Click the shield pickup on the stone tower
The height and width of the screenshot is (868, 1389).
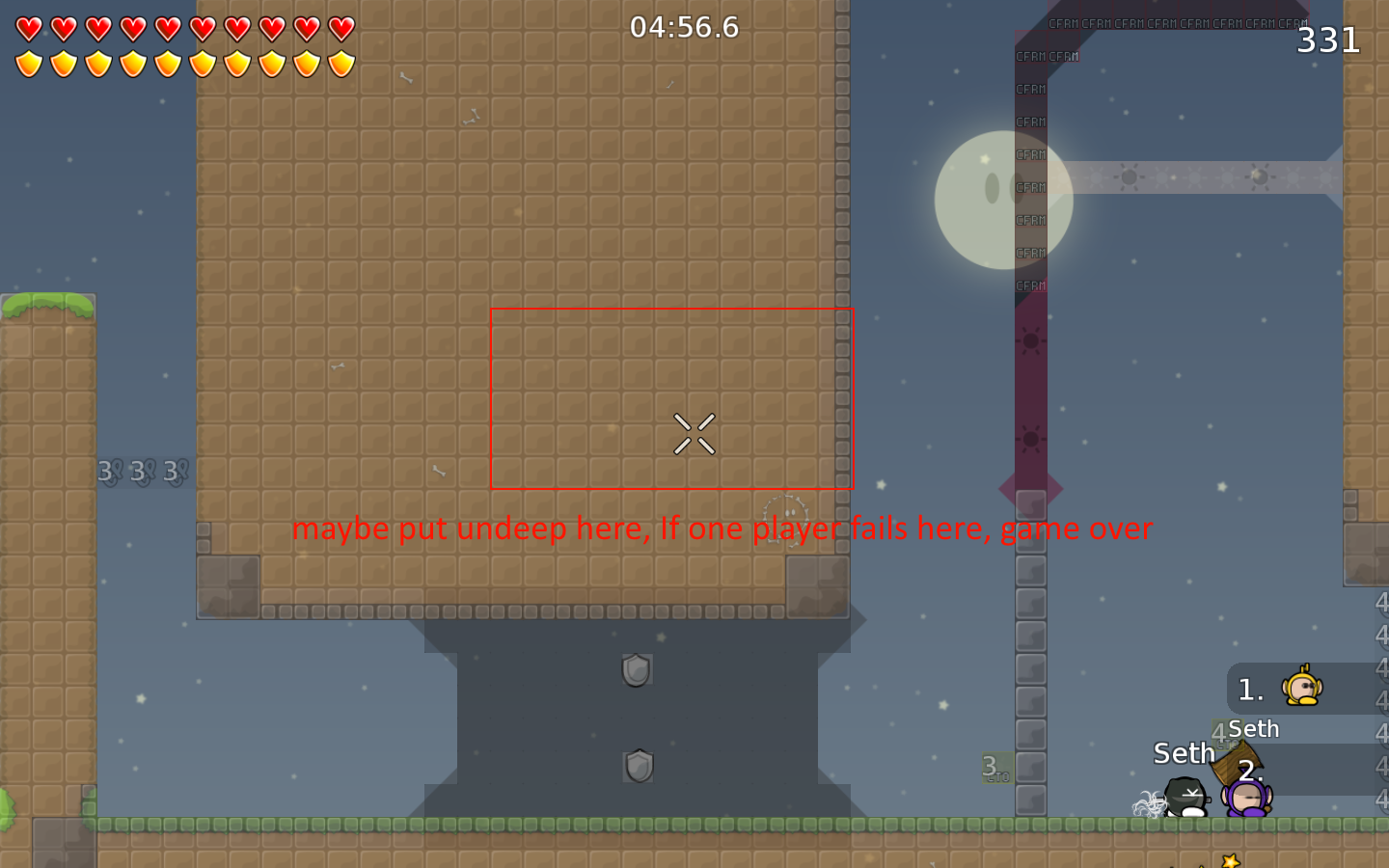(636, 670)
